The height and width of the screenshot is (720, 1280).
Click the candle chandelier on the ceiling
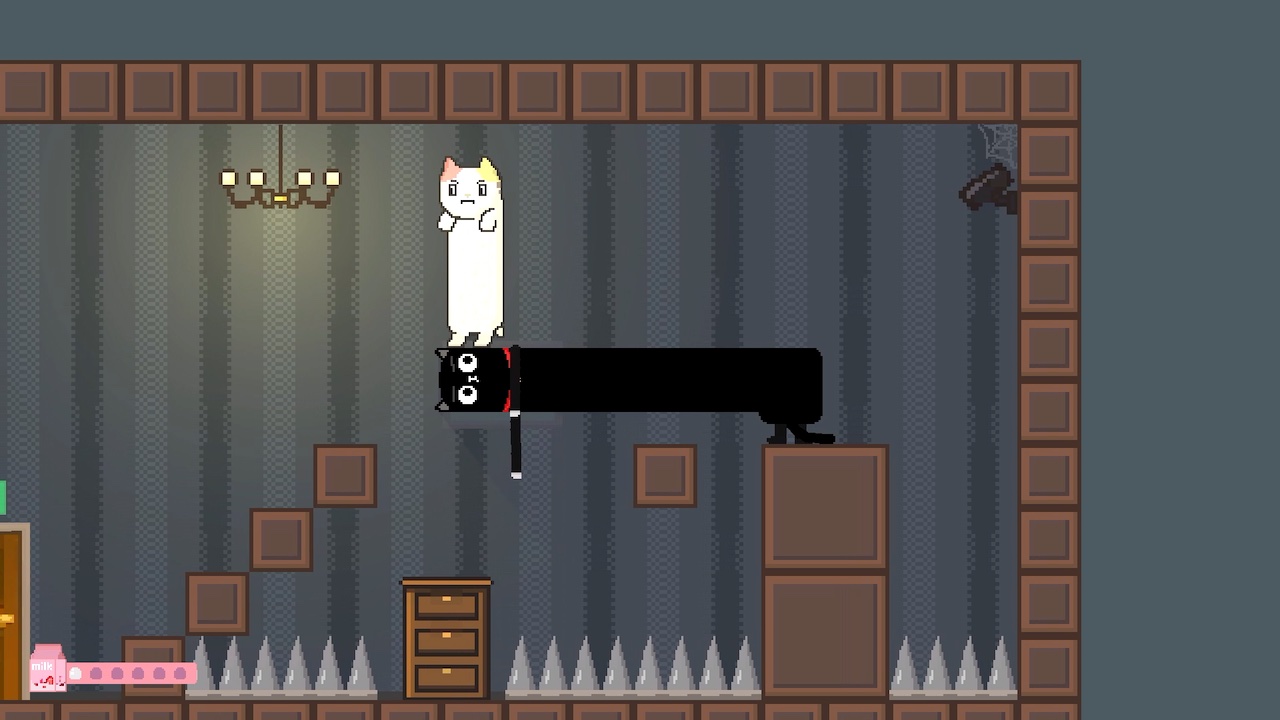pos(280,180)
